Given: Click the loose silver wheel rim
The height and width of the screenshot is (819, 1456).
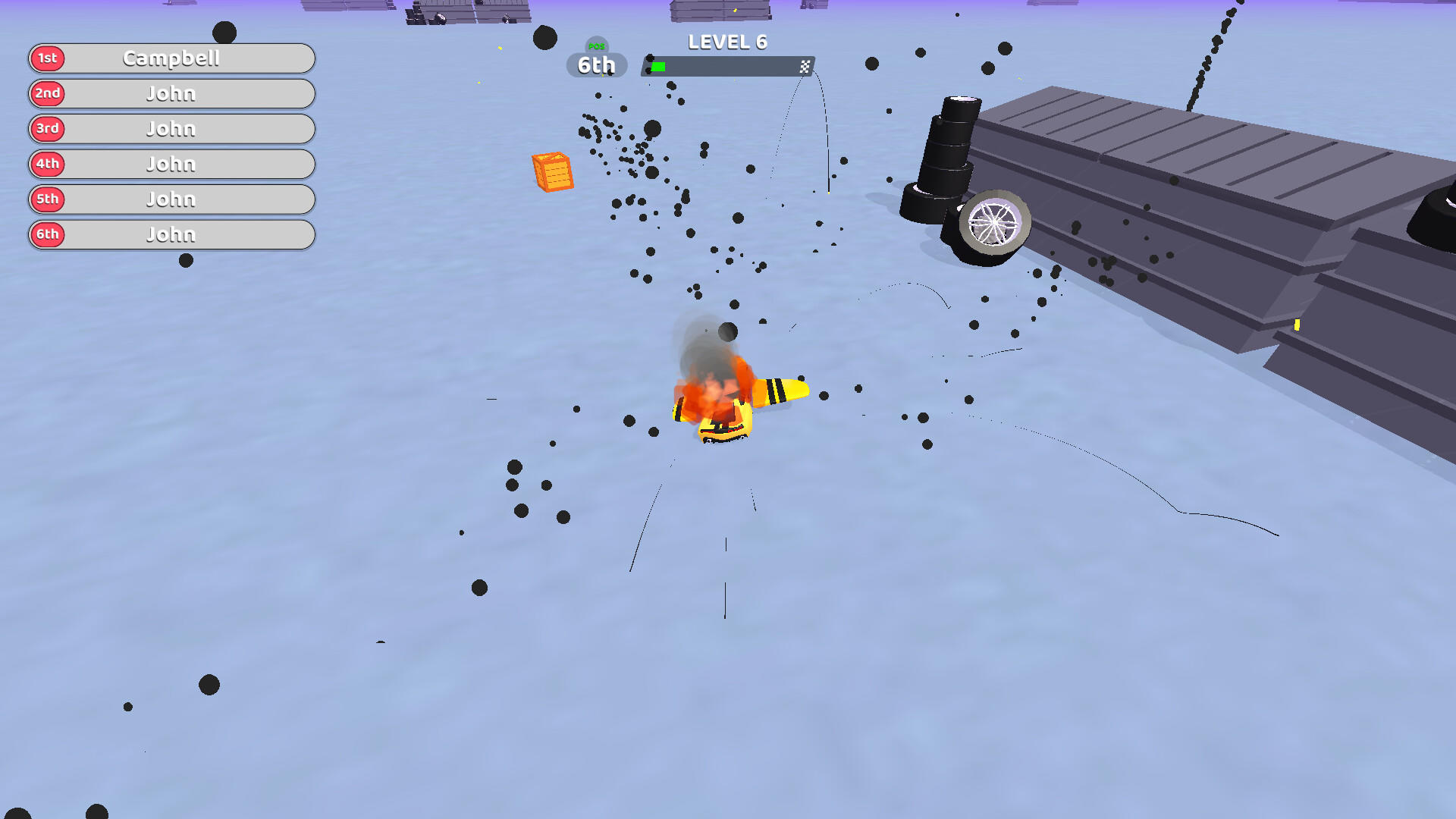Looking at the screenshot, I should click(x=994, y=221).
